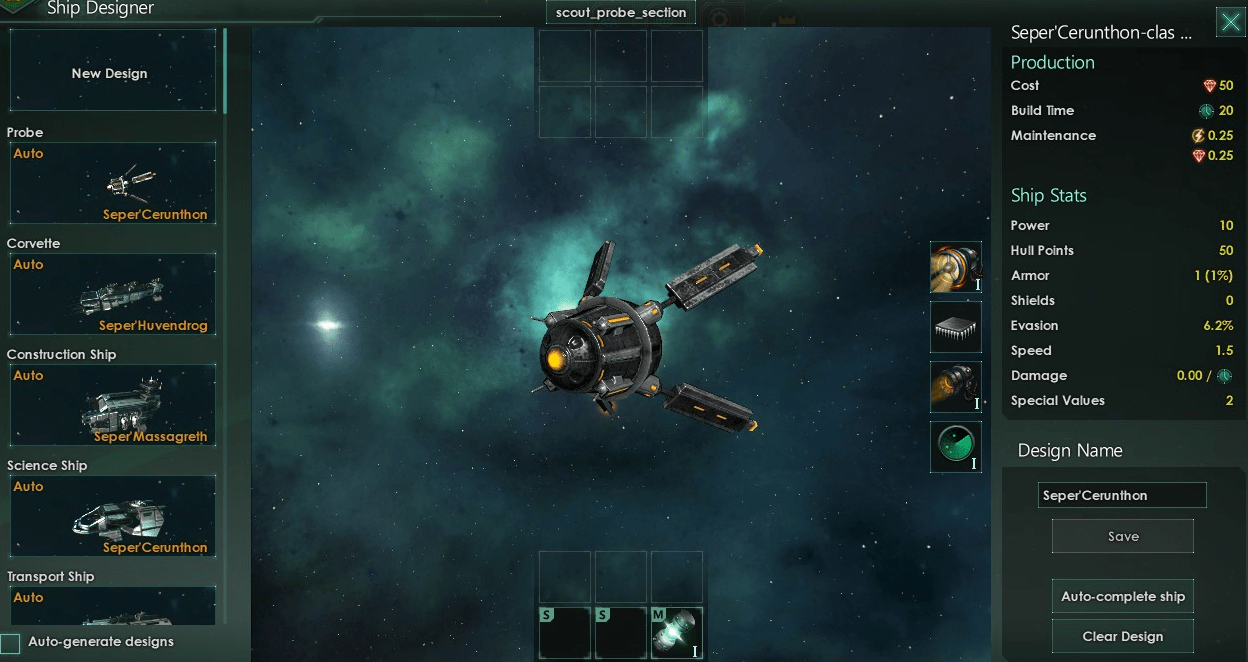Image resolution: width=1248 pixels, height=662 pixels.
Task: Select the top engine-like component slot
Action: pos(955,267)
